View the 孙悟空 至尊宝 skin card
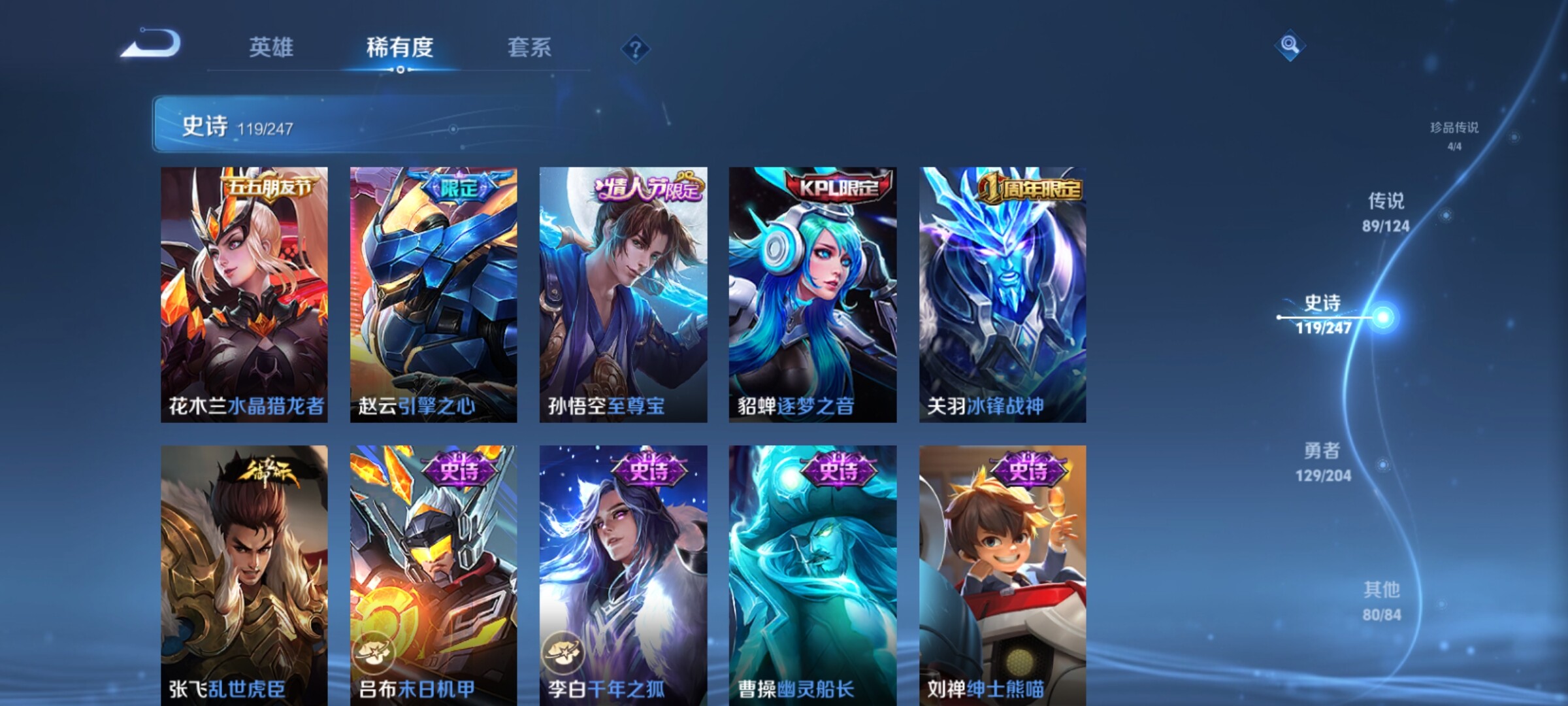 pos(623,294)
